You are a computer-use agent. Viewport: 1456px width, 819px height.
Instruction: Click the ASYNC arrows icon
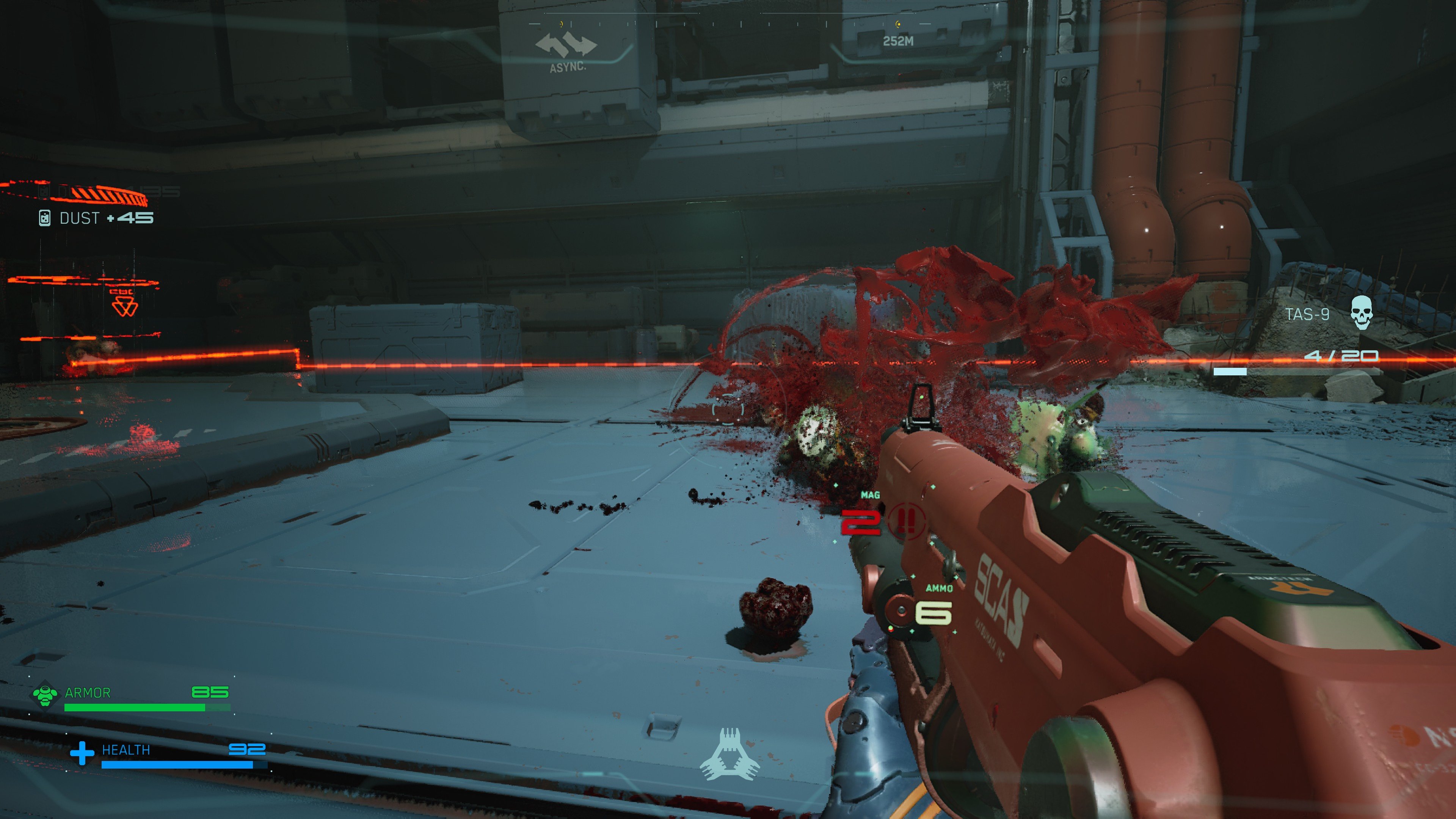[566, 45]
